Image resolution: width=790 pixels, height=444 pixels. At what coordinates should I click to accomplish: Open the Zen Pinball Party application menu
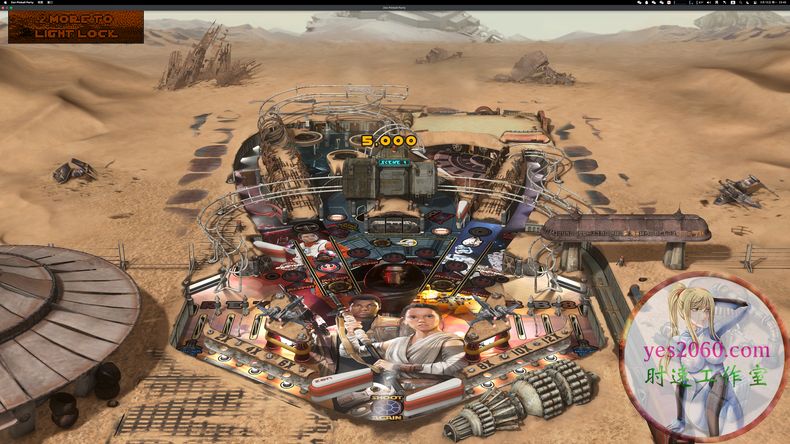click(x=24, y=3)
